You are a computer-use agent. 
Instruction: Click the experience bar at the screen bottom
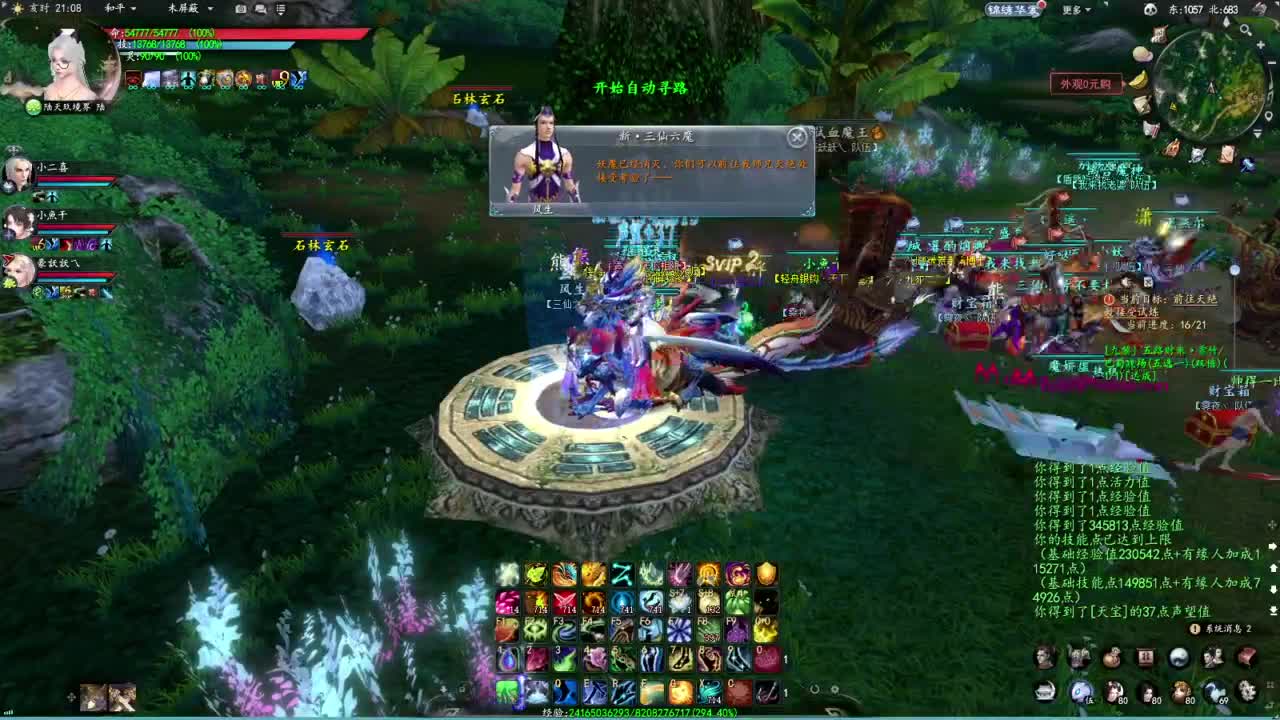(640, 713)
